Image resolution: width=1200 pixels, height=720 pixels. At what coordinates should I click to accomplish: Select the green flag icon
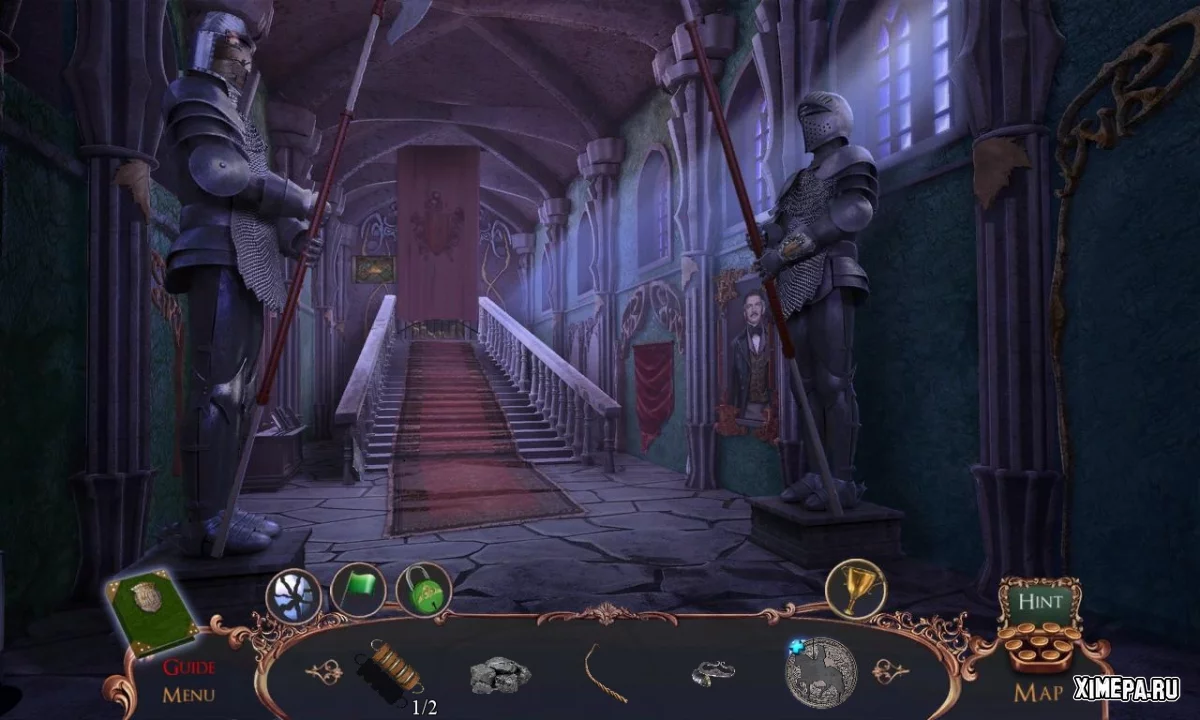[358, 591]
